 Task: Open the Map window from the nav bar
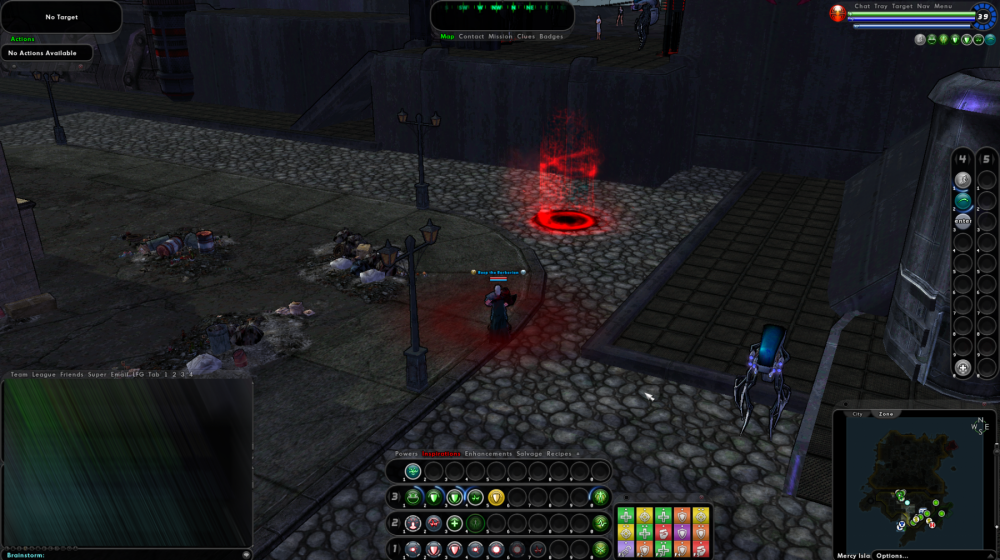click(447, 37)
